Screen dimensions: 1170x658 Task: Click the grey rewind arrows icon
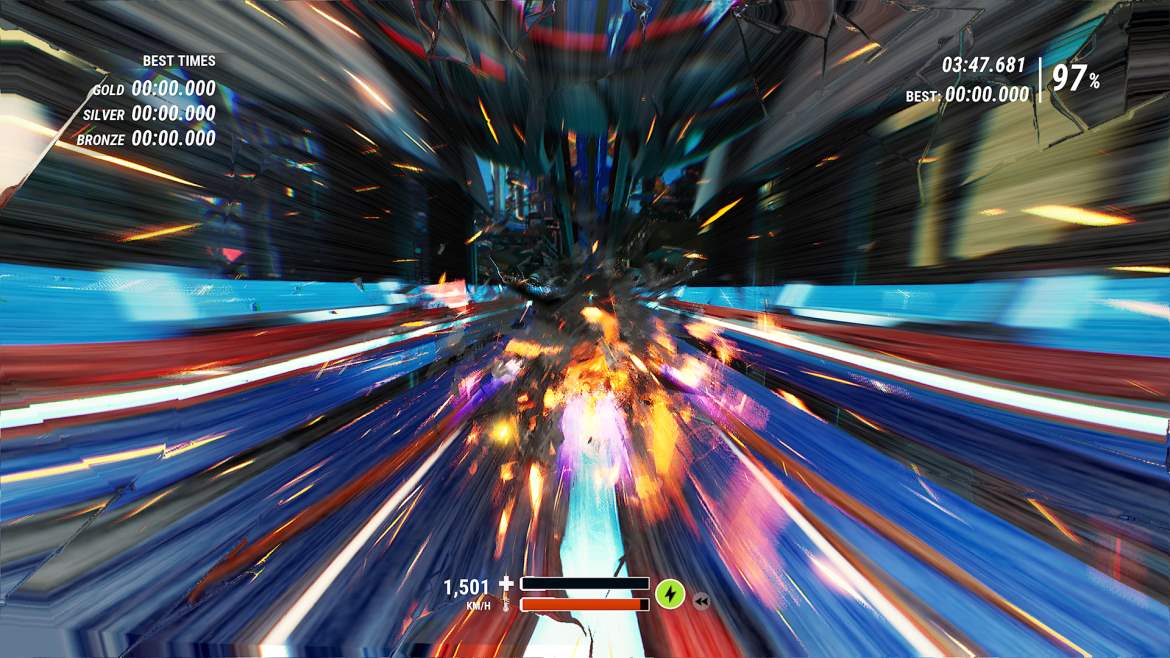coord(701,601)
